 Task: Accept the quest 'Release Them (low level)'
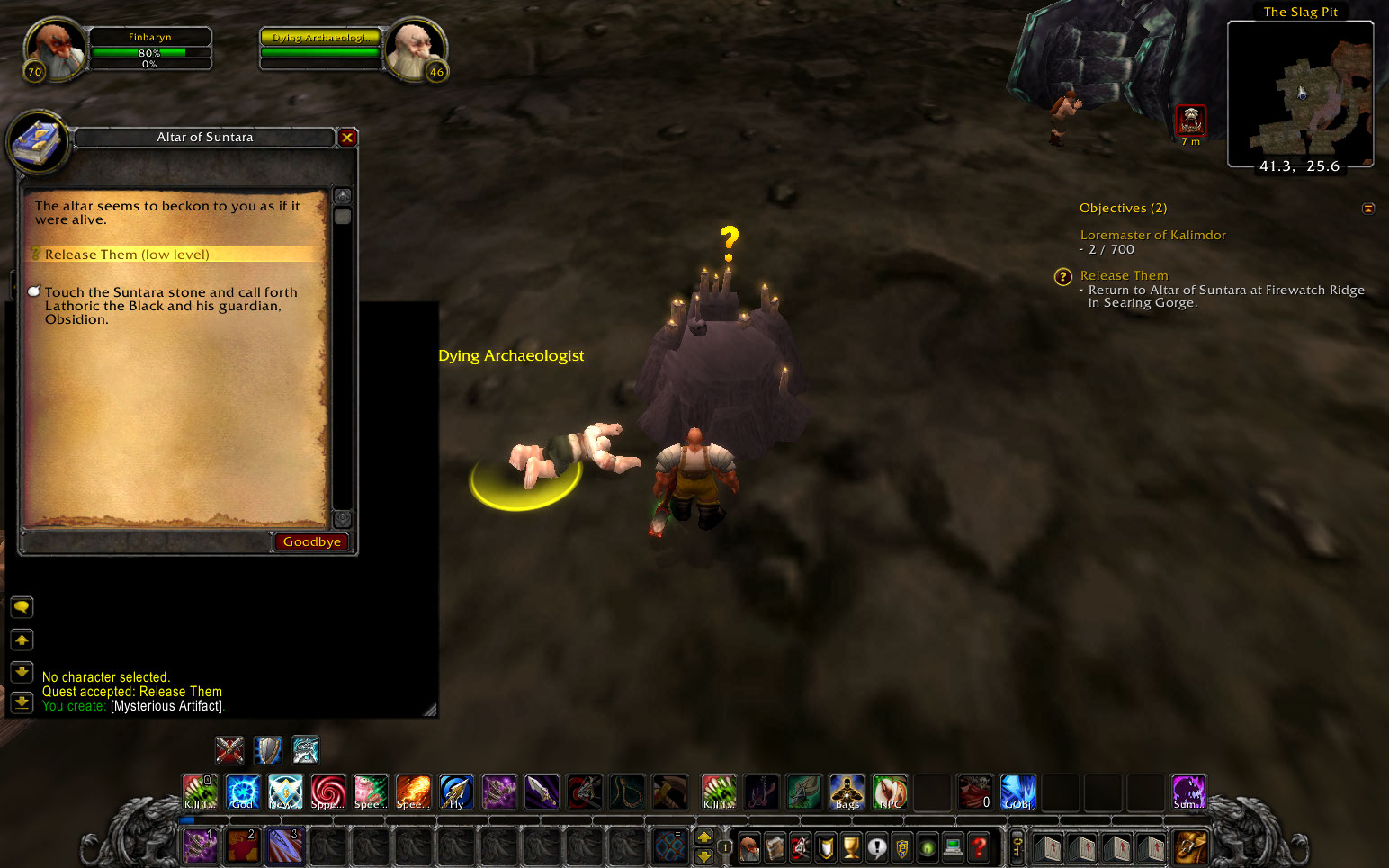coord(127,254)
